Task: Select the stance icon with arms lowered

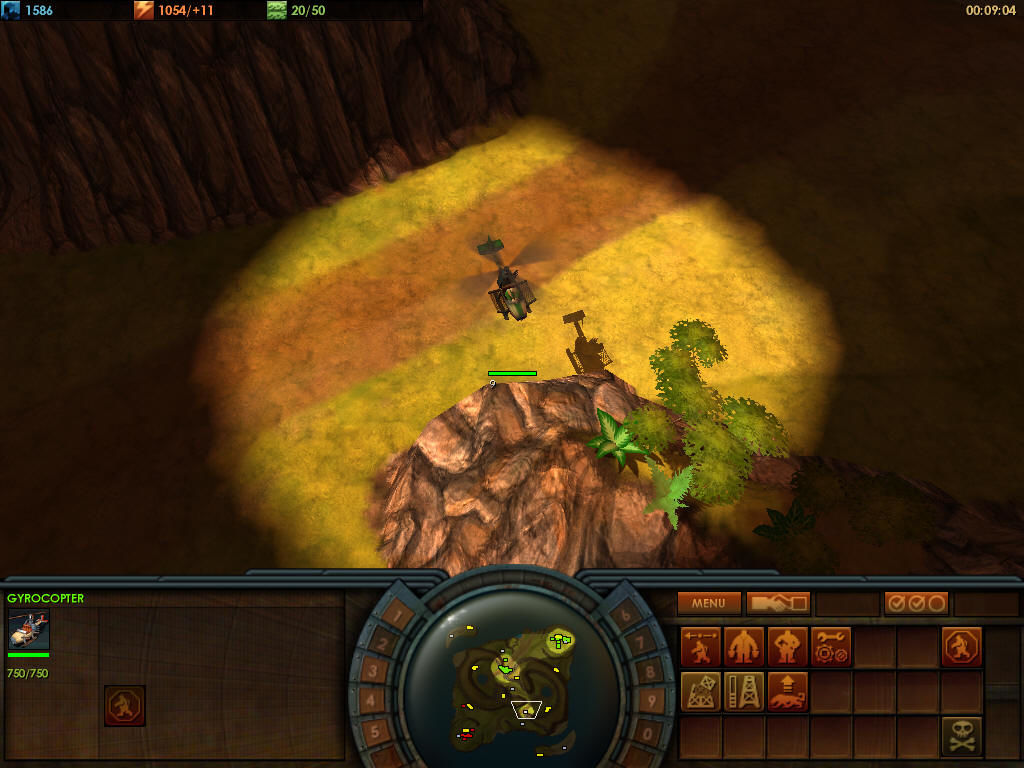Action: 744,647
